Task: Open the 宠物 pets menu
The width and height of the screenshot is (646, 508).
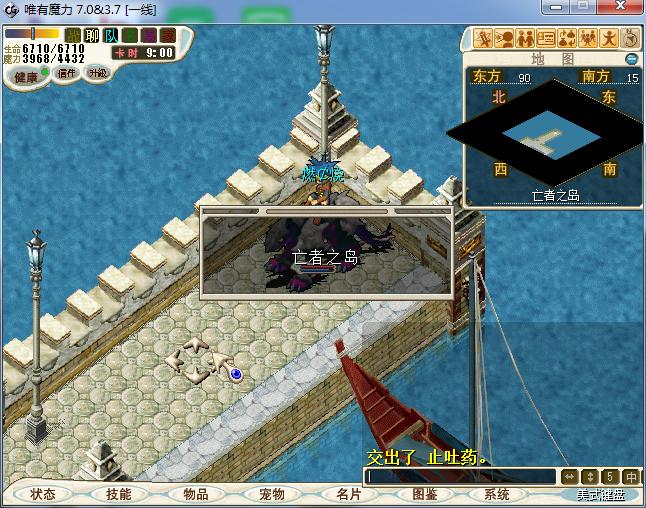Action: 271,494
